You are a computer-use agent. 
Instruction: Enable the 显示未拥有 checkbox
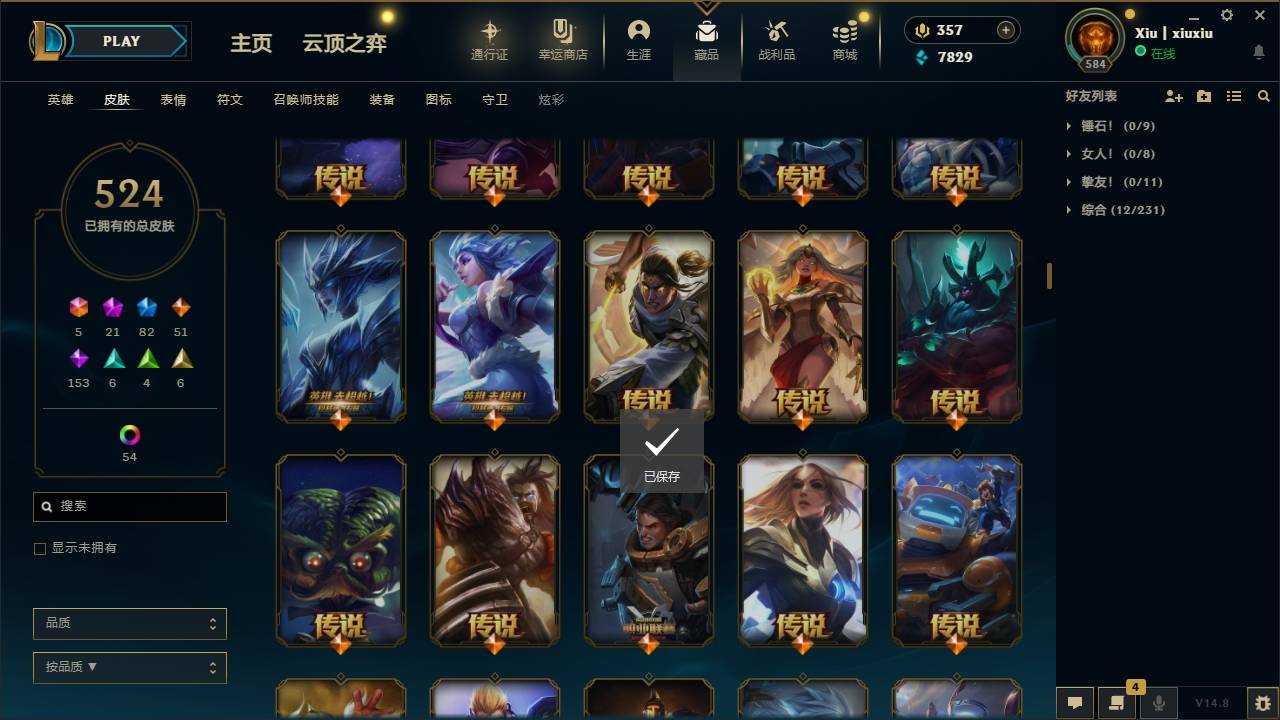[x=40, y=548]
